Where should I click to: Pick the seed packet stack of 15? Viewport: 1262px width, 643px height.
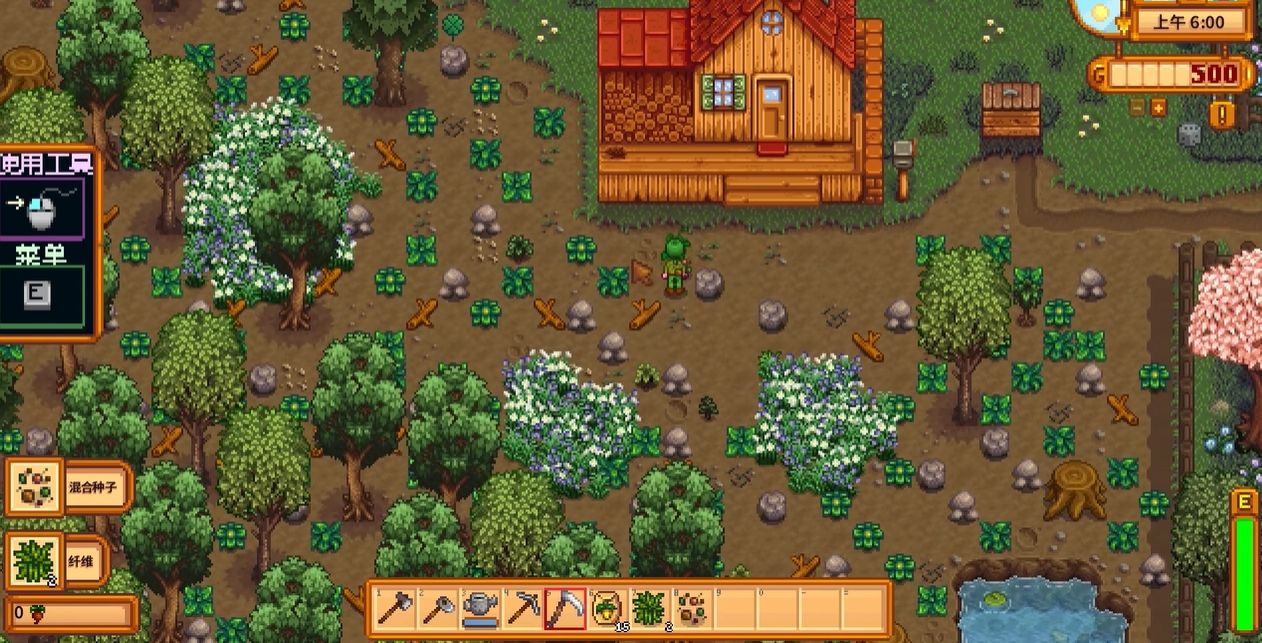[x=606, y=607]
